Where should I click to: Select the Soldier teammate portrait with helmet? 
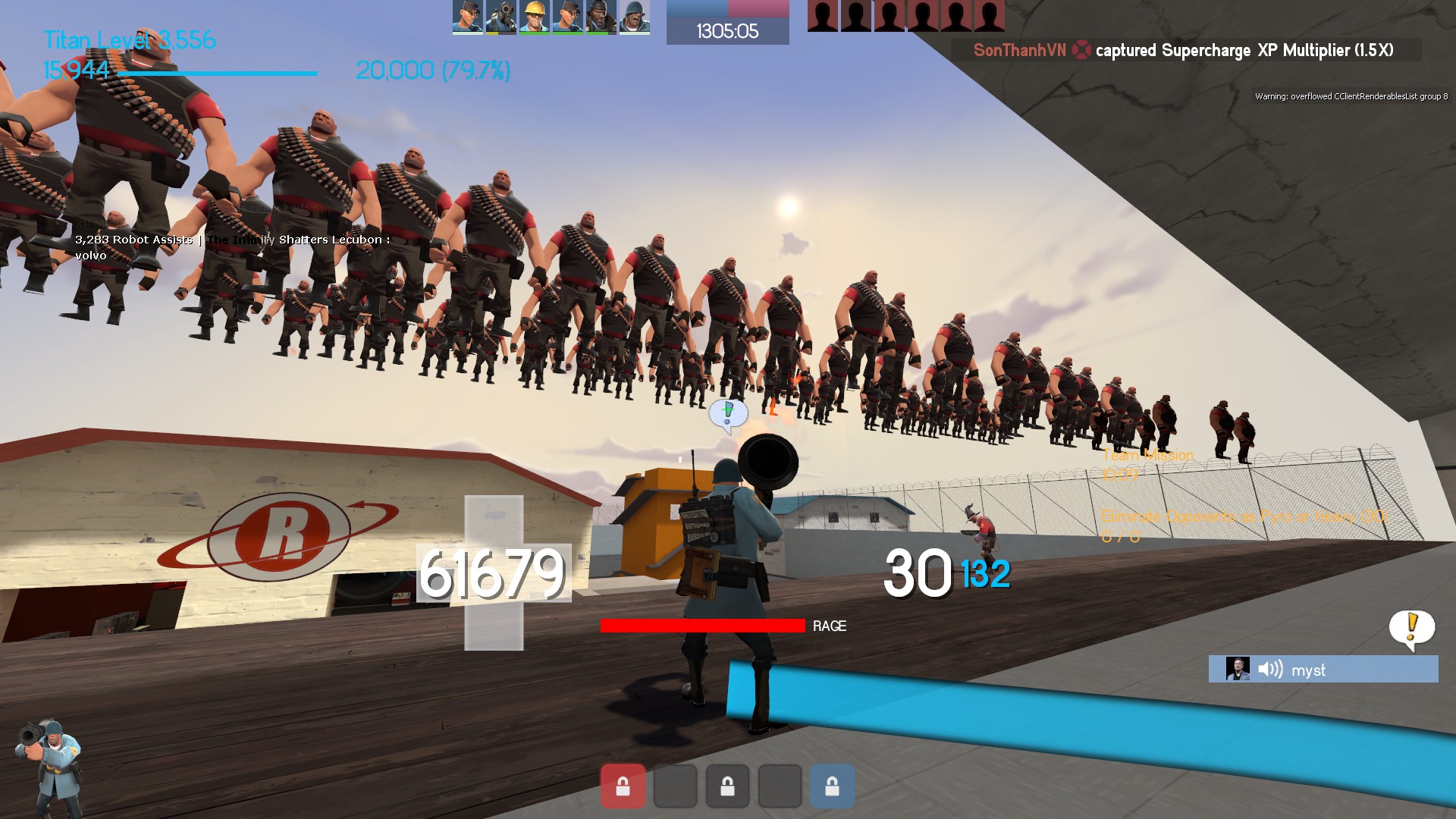click(634, 17)
